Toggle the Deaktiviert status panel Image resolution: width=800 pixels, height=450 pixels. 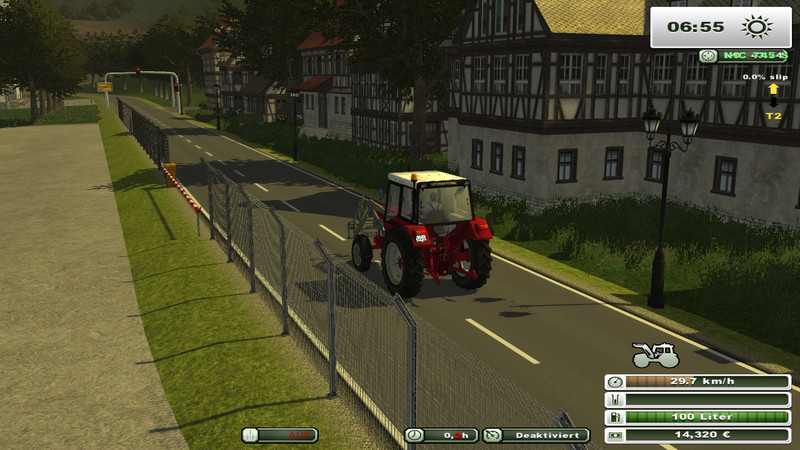pos(536,435)
